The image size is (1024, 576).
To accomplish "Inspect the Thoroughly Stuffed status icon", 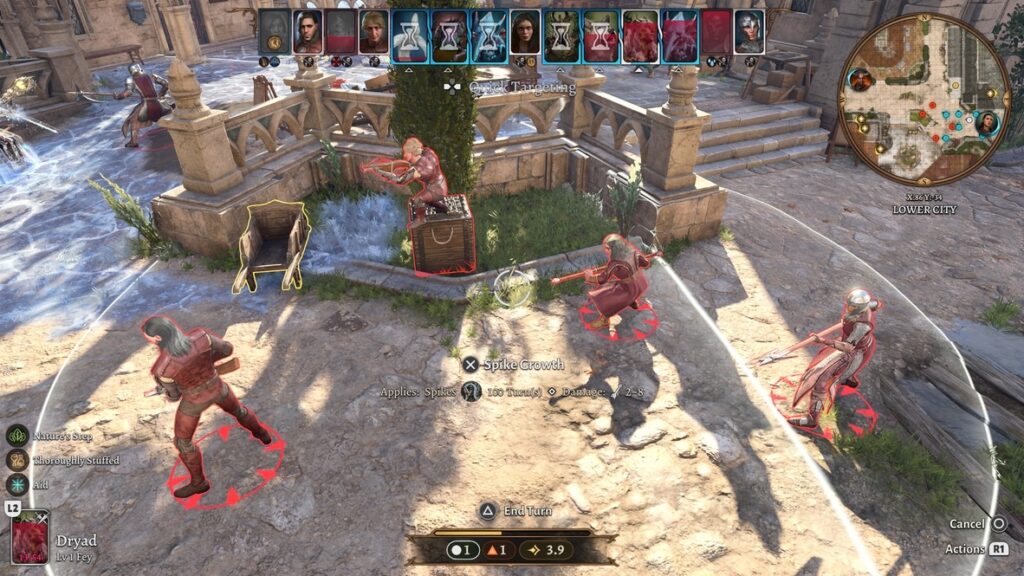I will click(x=17, y=460).
